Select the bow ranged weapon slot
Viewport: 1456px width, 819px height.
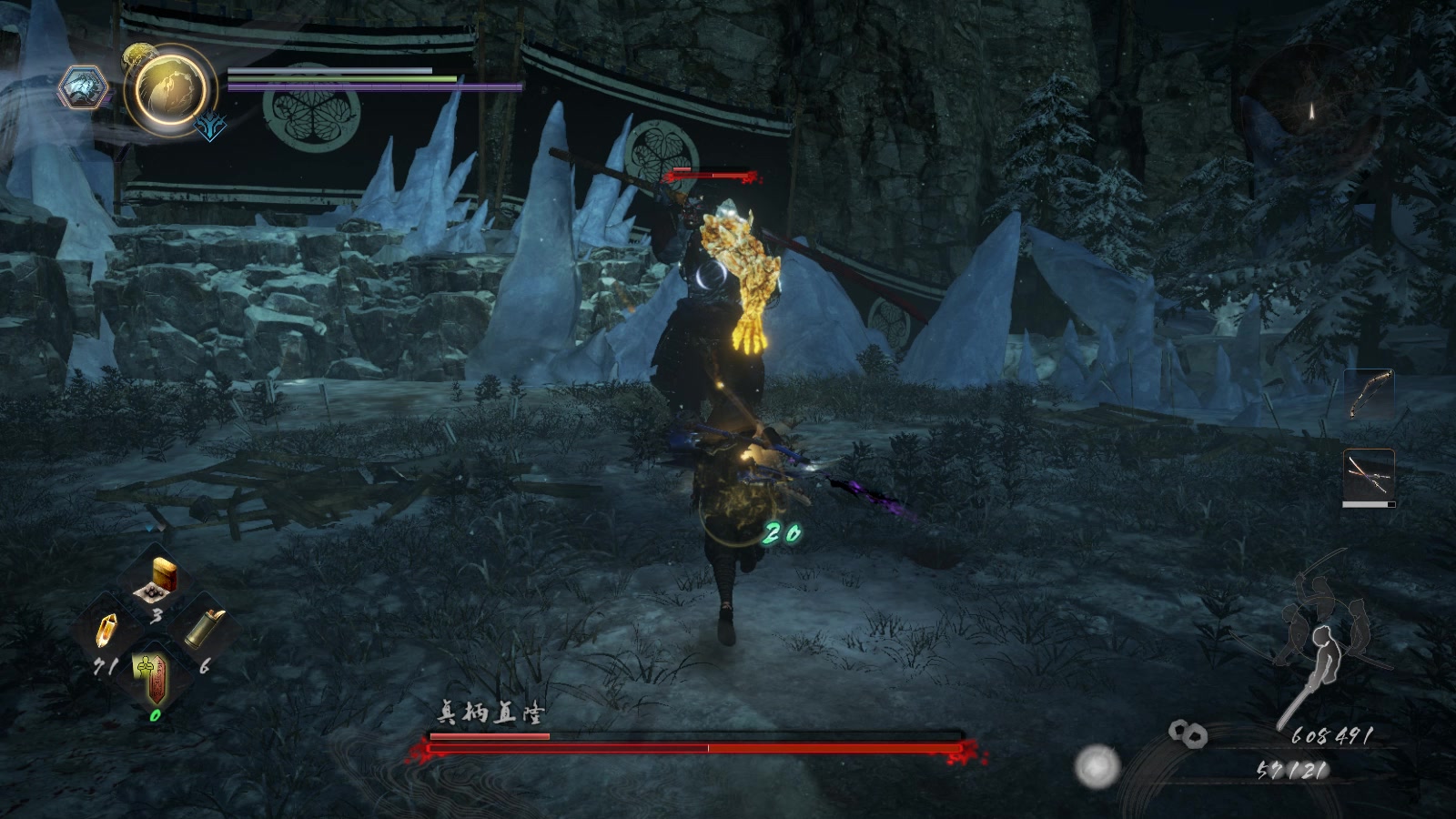pyautogui.click(x=1368, y=394)
